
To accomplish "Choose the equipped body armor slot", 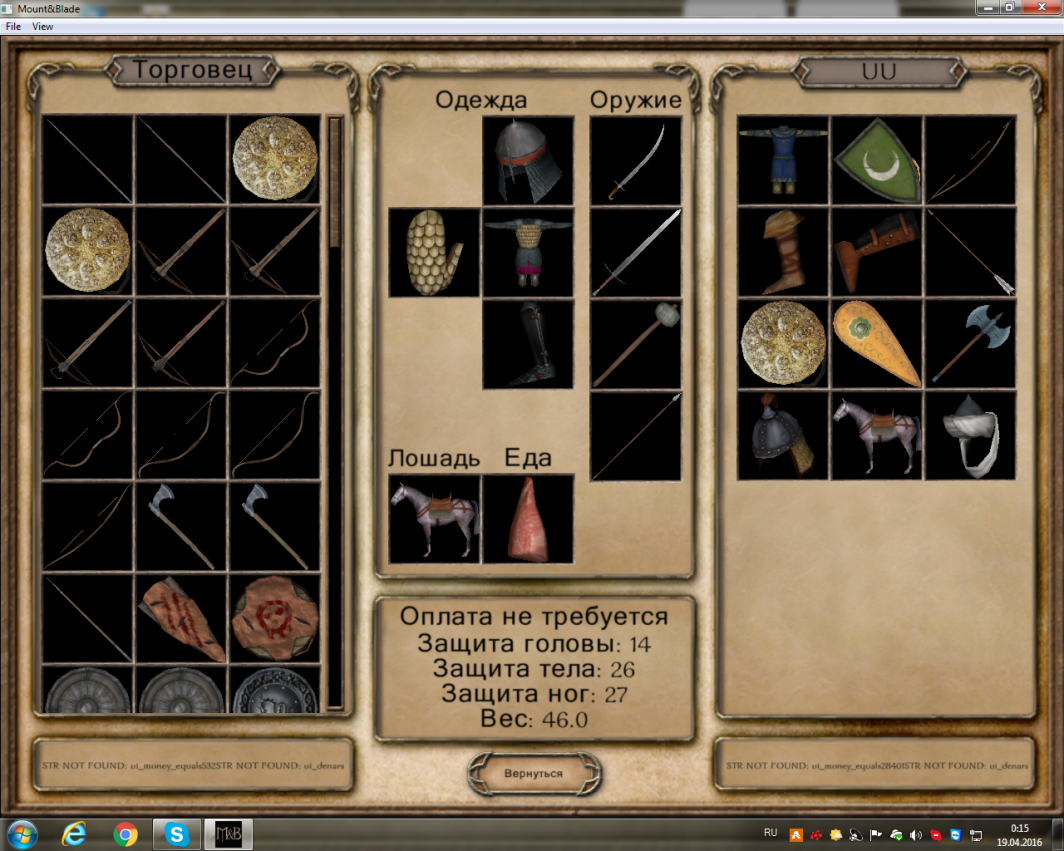I will [528, 252].
